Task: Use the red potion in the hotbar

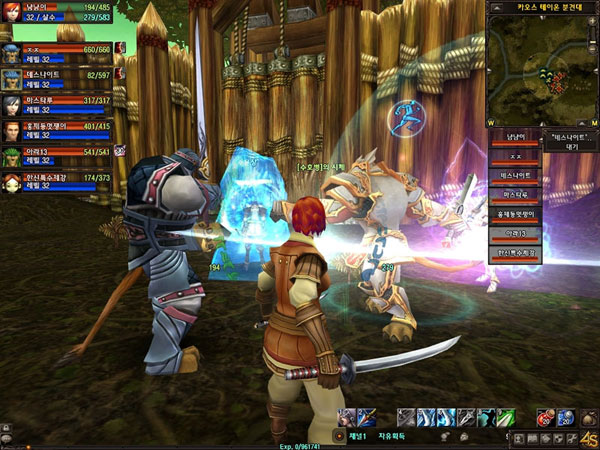Action: tap(545, 417)
